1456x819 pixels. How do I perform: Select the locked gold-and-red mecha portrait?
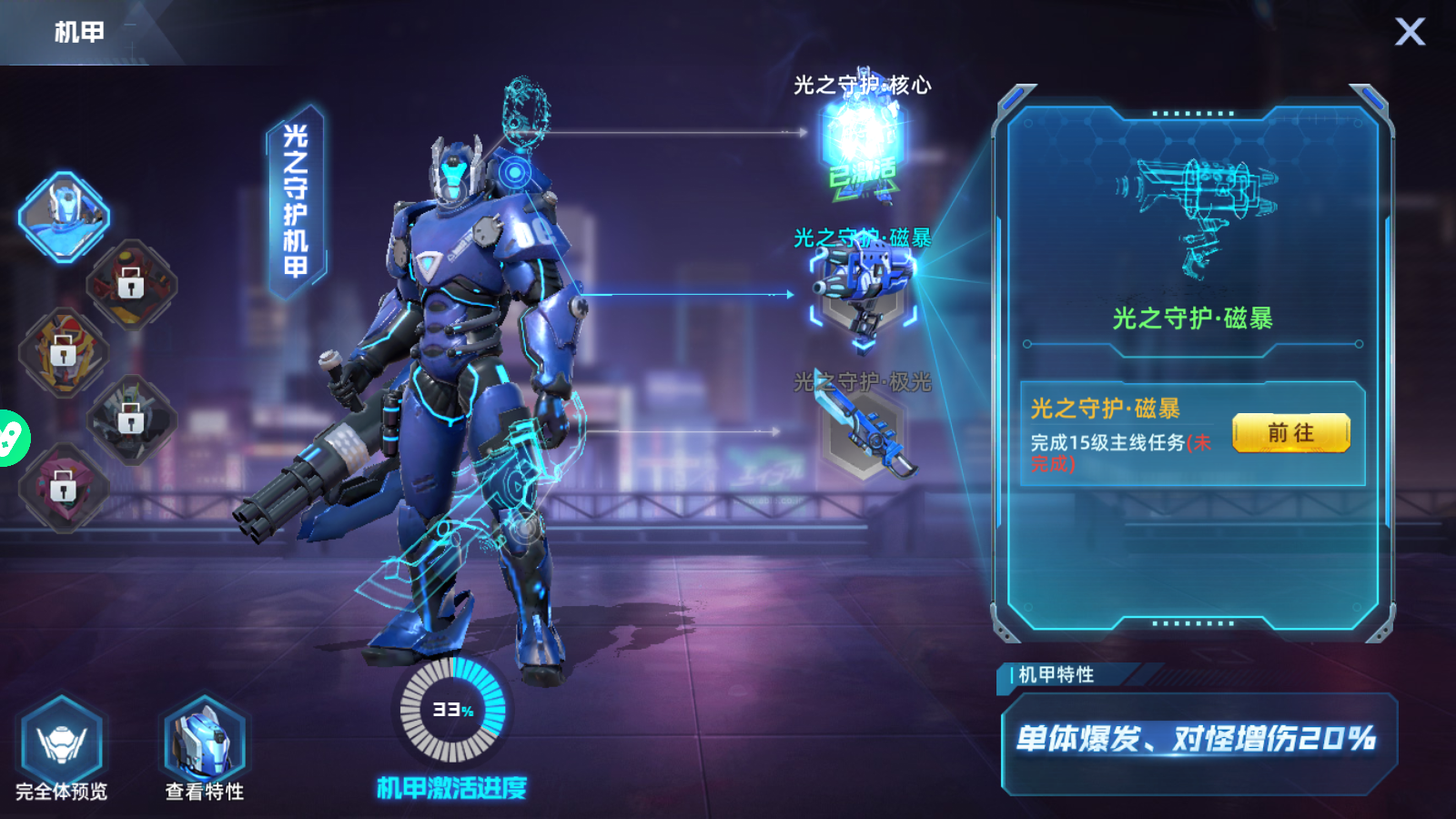coord(64,352)
